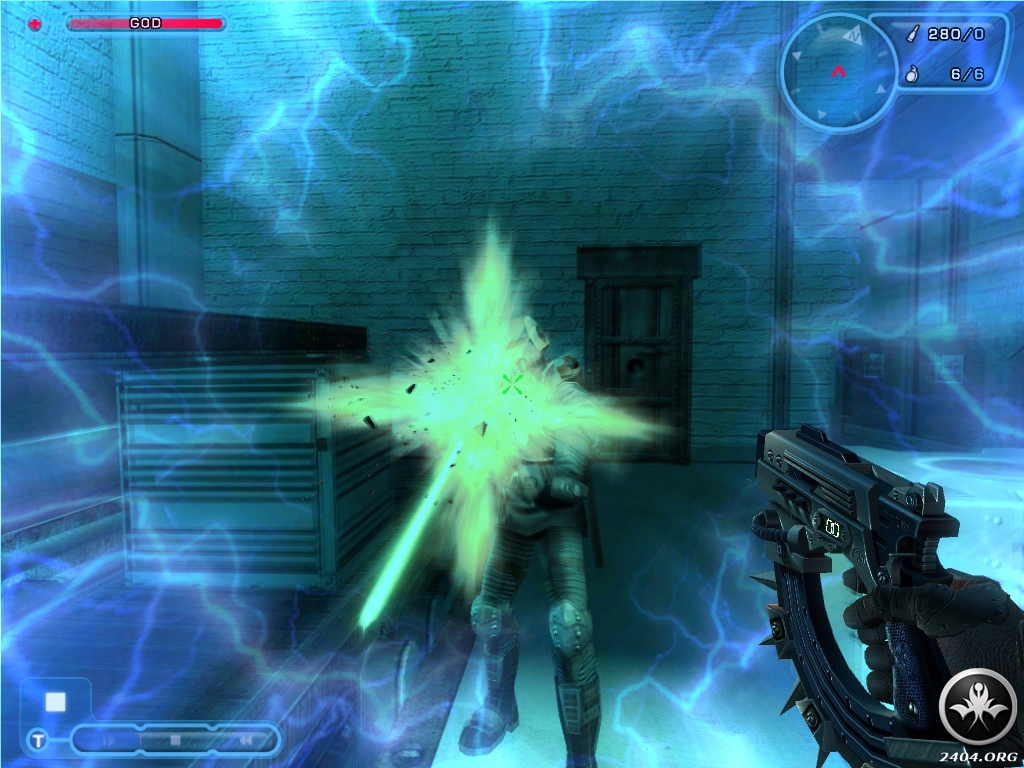
Task: Click the circular compass radar
Action: tap(837, 70)
